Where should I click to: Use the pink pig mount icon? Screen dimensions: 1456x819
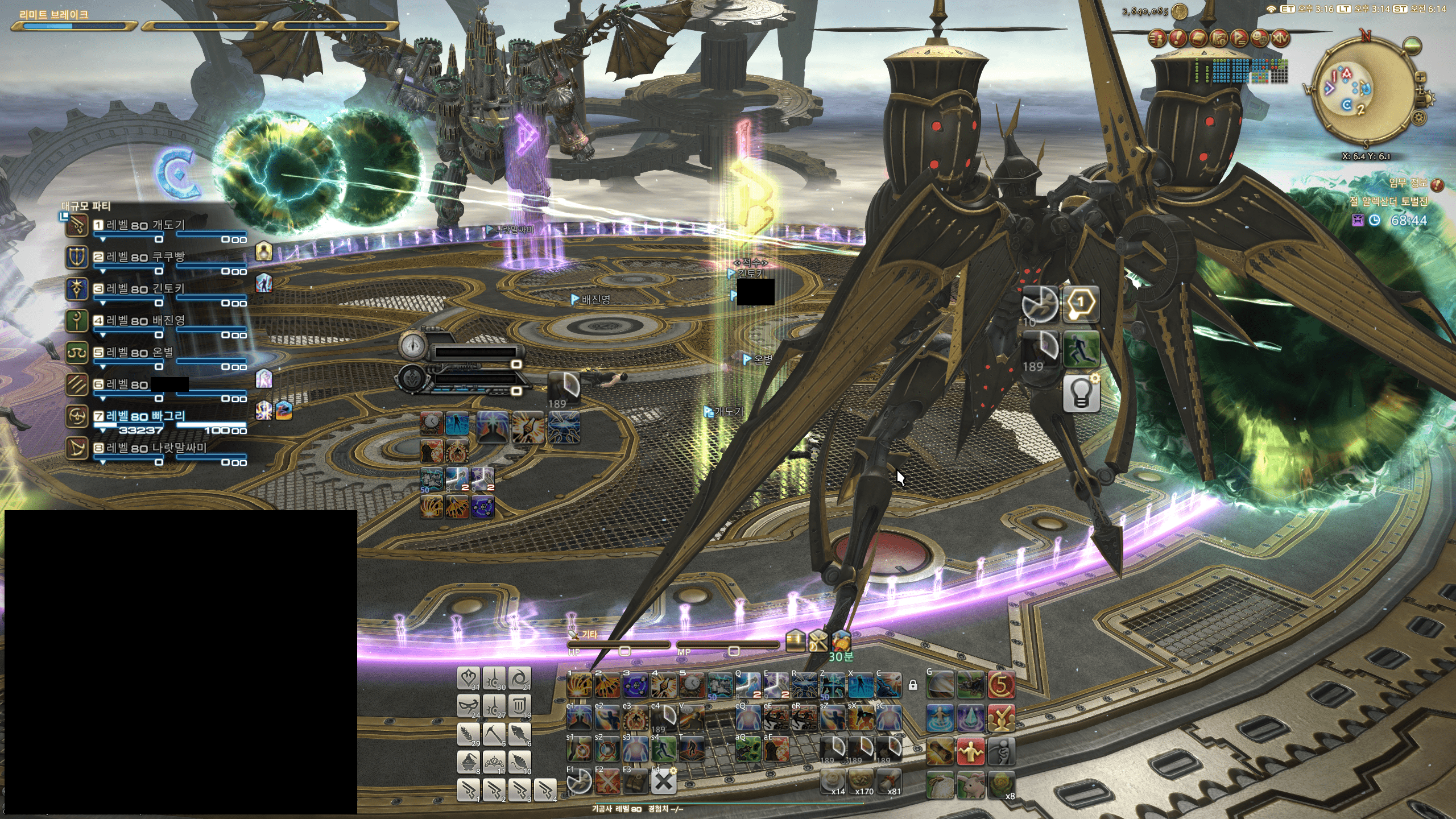970,785
